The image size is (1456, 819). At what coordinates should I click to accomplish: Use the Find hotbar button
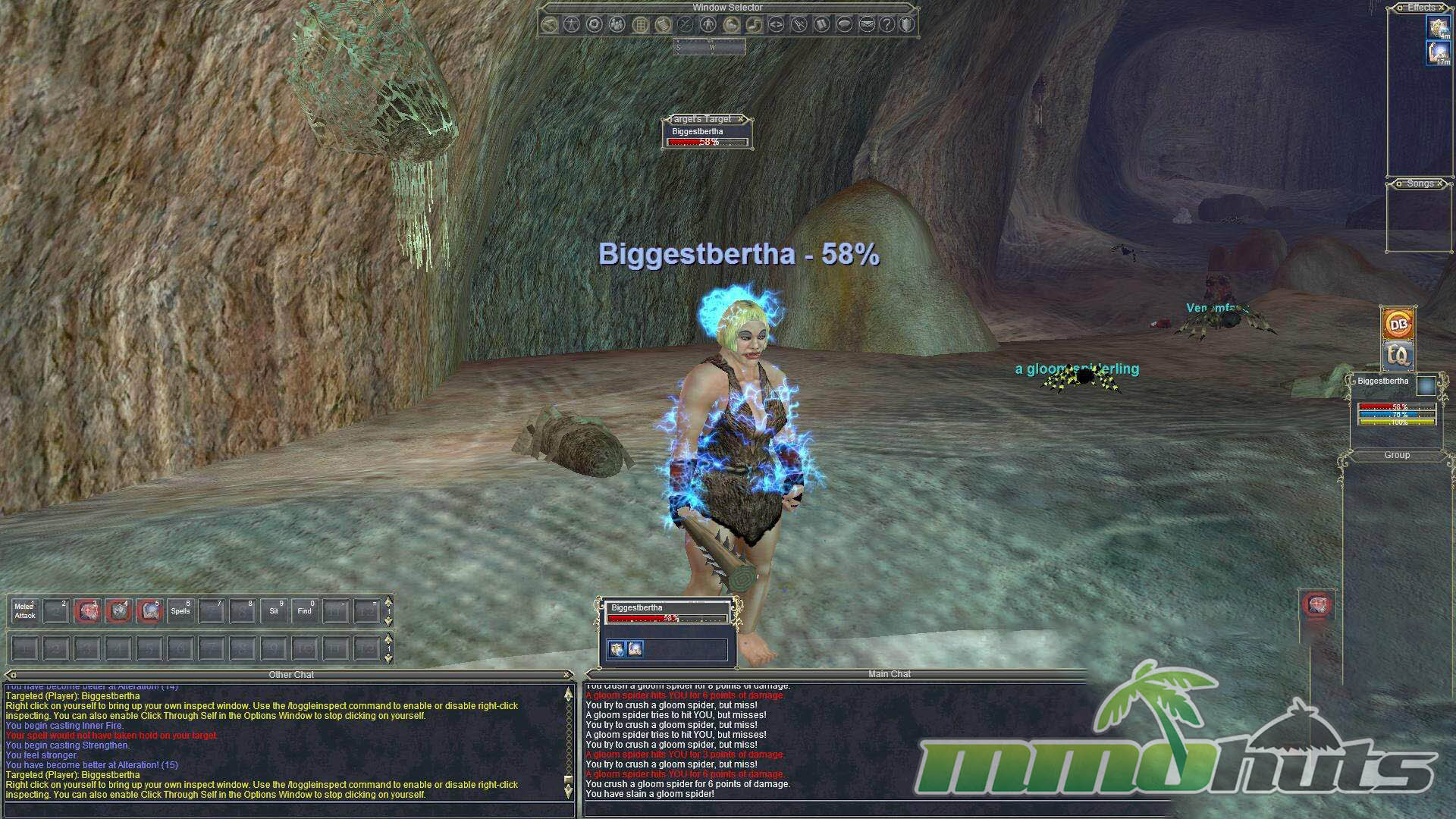click(x=305, y=611)
